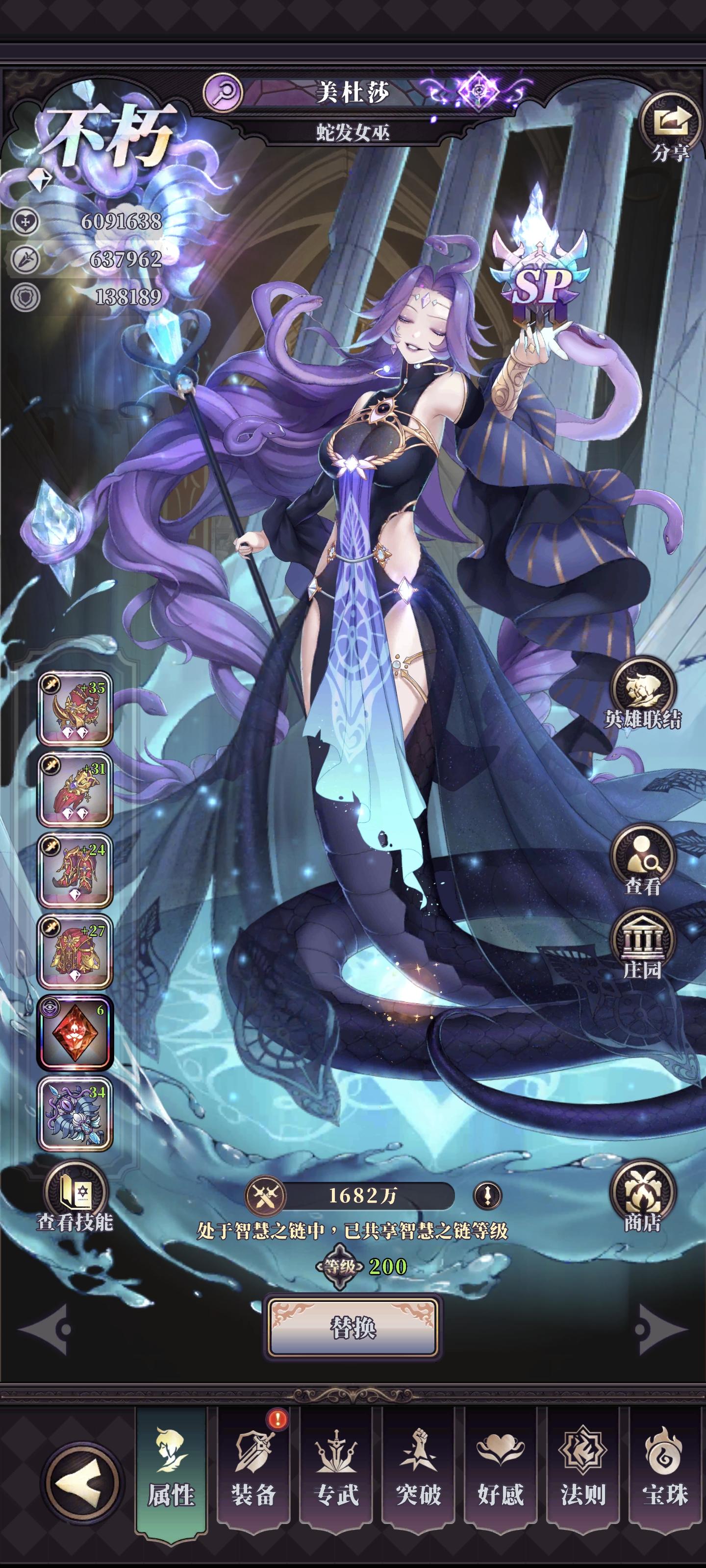Click the 1682万 combat power bar
The image size is (706, 1568).
[x=365, y=1196]
